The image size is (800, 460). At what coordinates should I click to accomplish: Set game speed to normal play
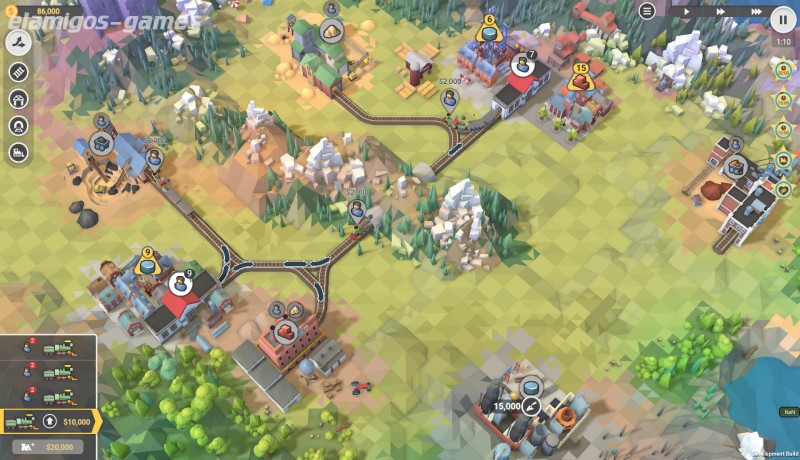pyautogui.click(x=687, y=11)
